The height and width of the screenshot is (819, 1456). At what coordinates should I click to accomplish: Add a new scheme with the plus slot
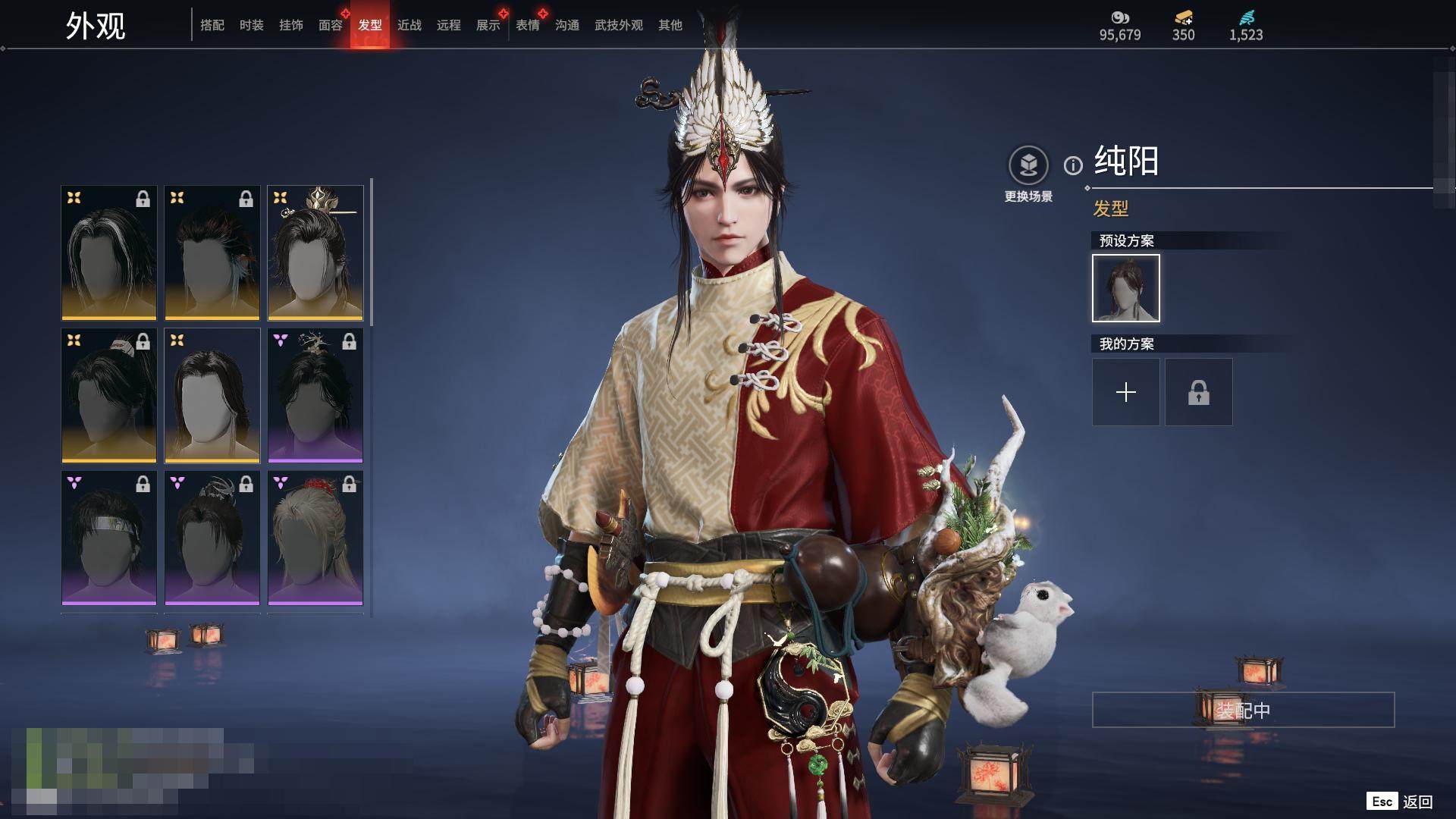pyautogui.click(x=1126, y=392)
